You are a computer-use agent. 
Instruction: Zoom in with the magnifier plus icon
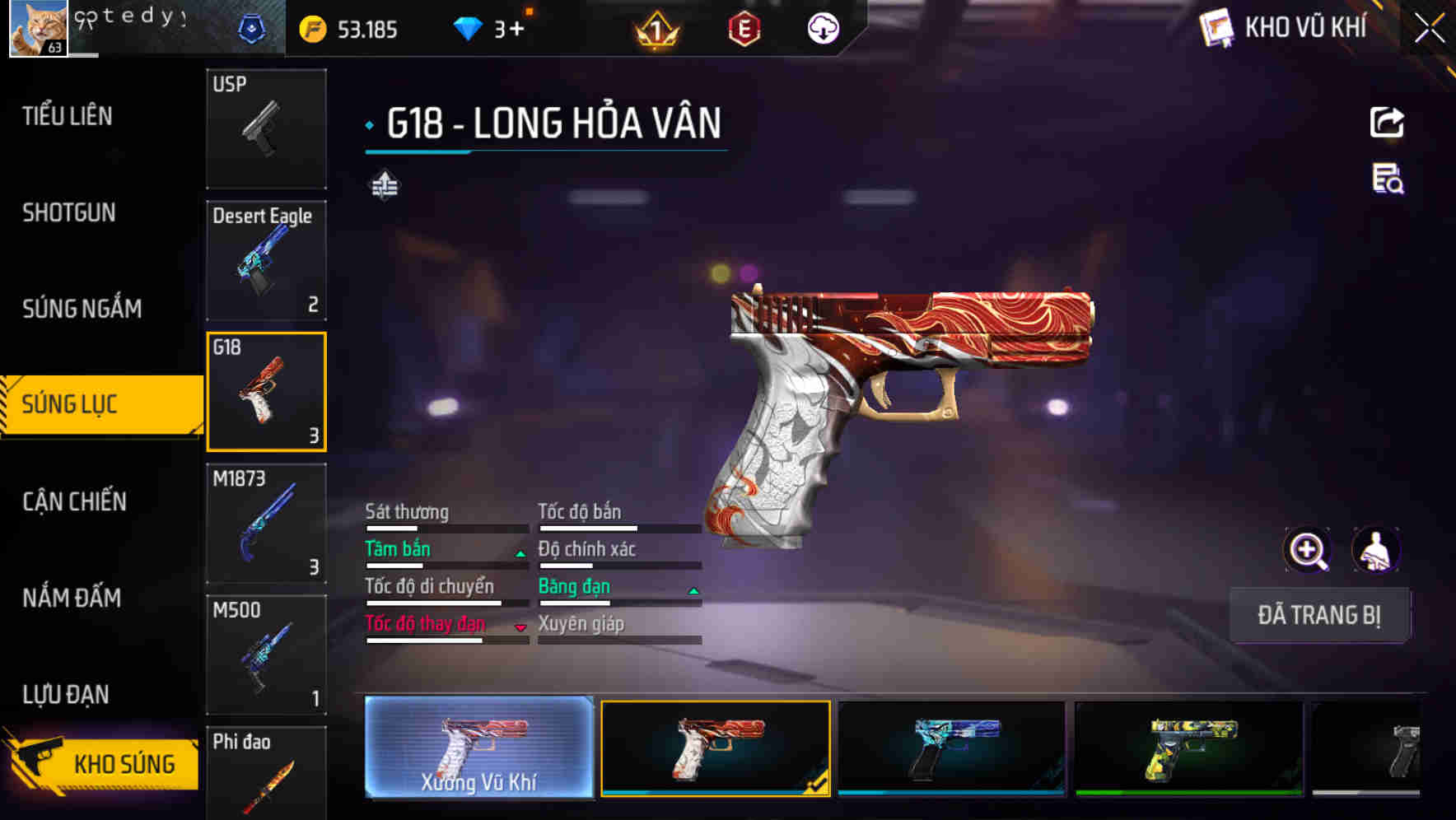(1307, 550)
